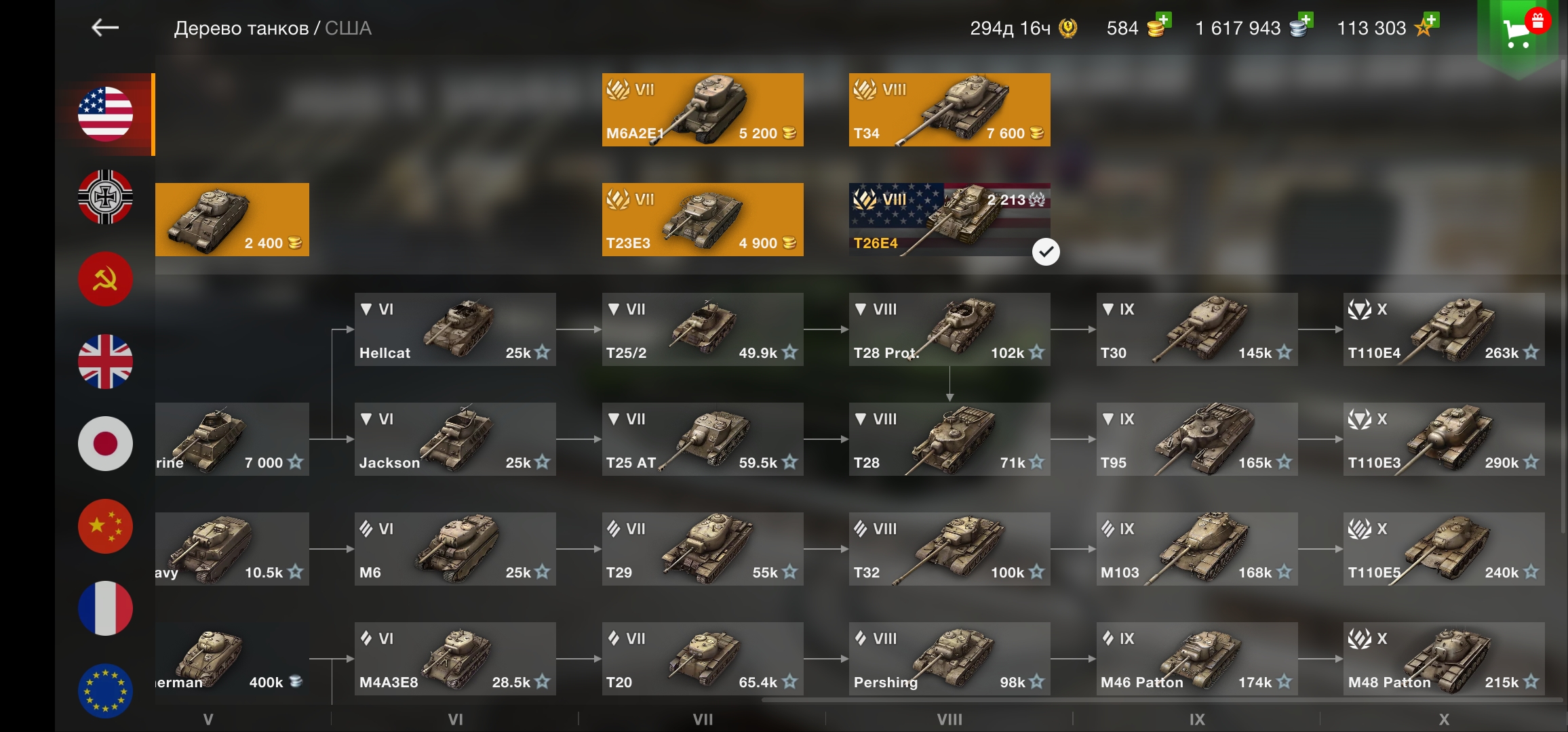Select the premium T23E3 tank tile
Screen dimensions: 1568x732
[703, 220]
